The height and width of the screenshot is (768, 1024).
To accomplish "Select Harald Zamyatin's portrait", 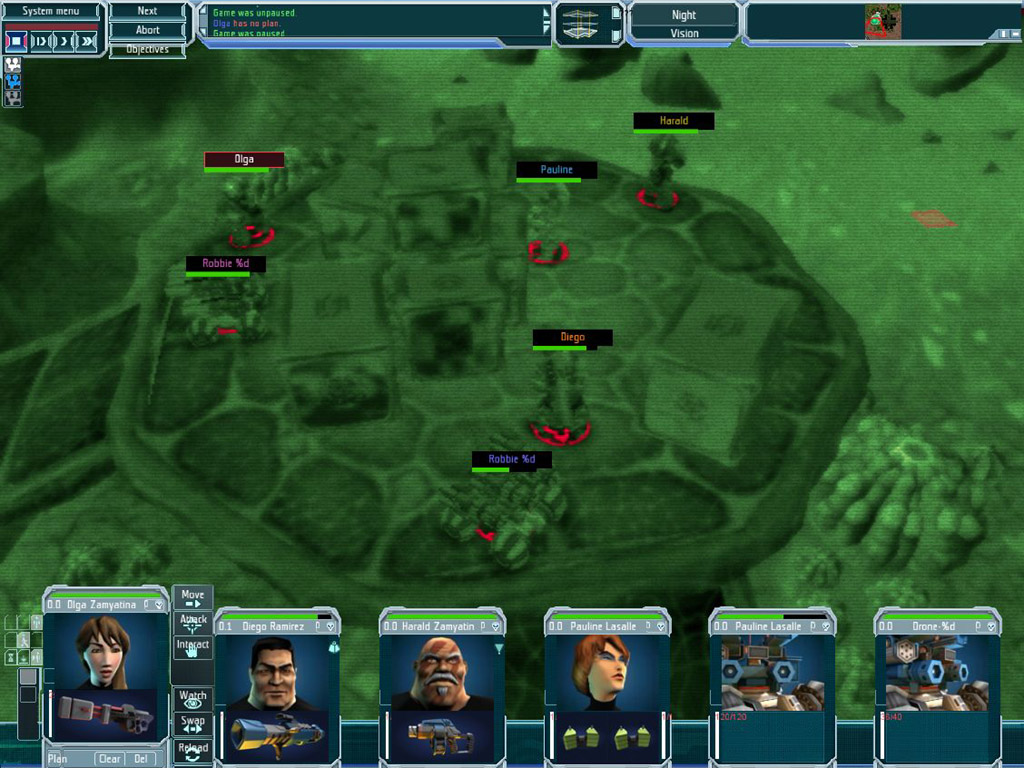I will [x=441, y=672].
